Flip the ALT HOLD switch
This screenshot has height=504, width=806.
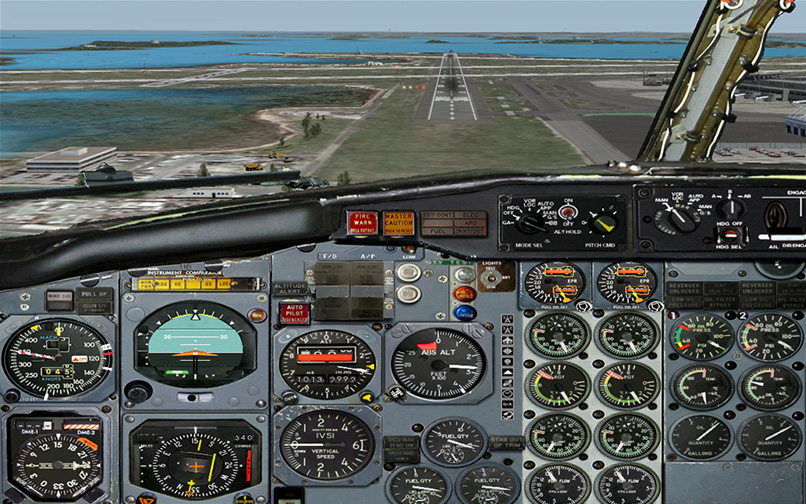coord(567,214)
